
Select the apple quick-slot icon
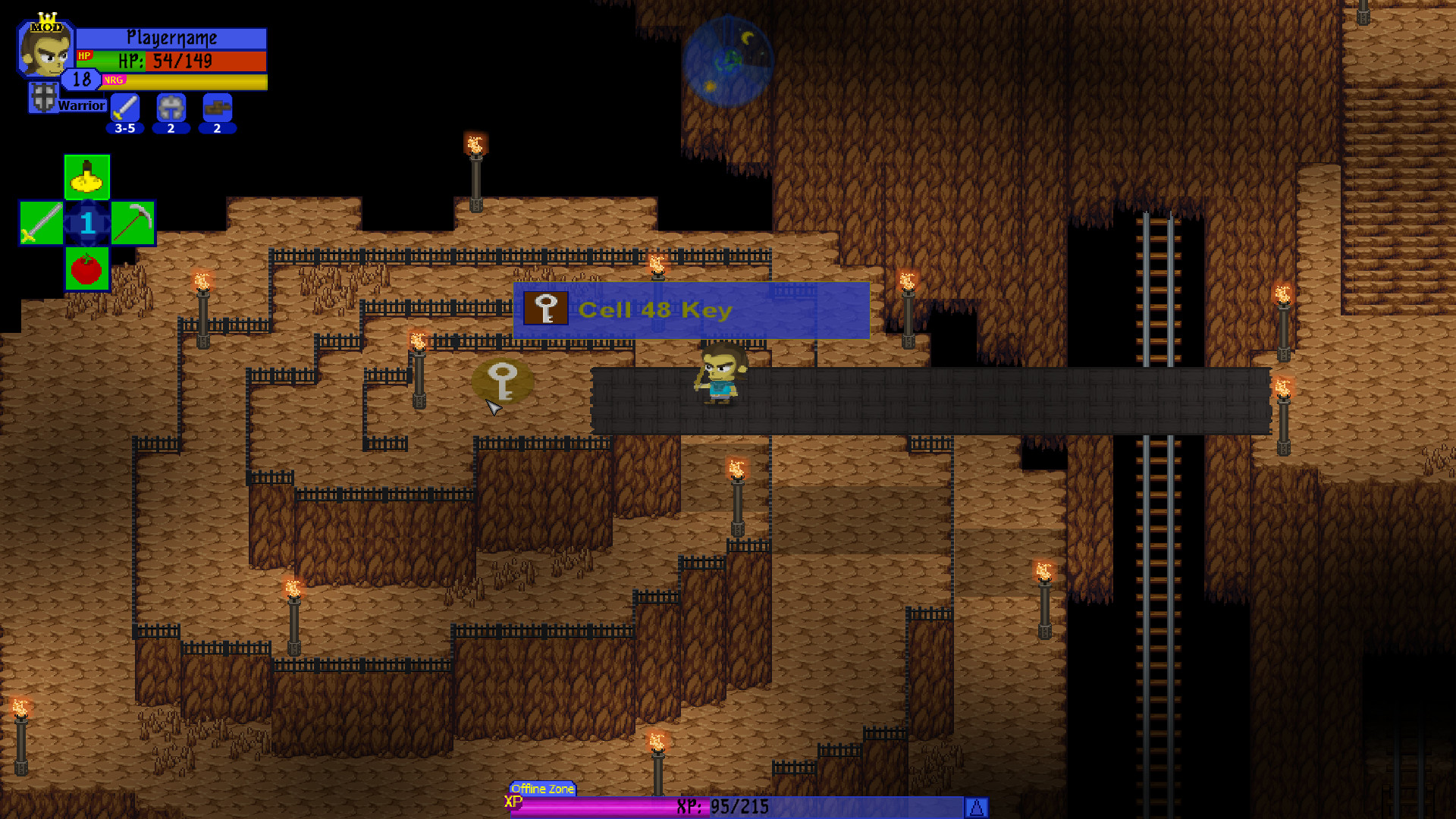pyautogui.click(x=86, y=269)
